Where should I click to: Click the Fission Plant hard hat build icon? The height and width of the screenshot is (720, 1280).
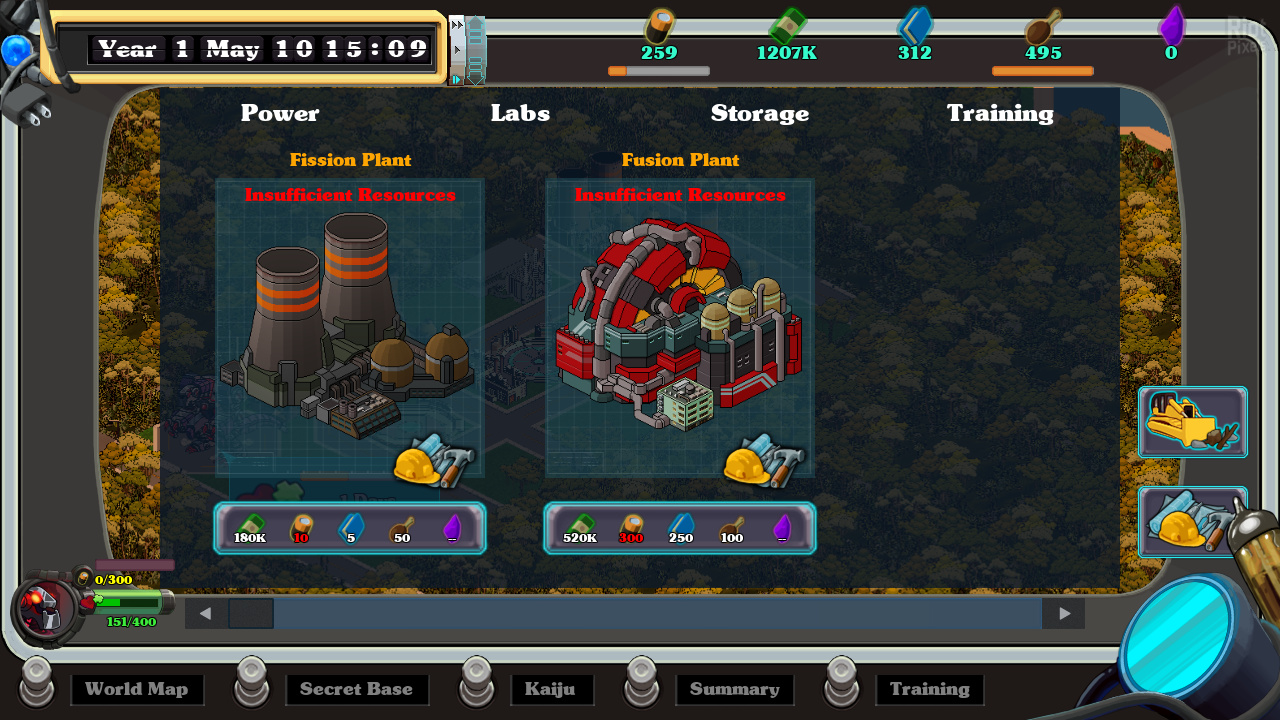point(434,461)
